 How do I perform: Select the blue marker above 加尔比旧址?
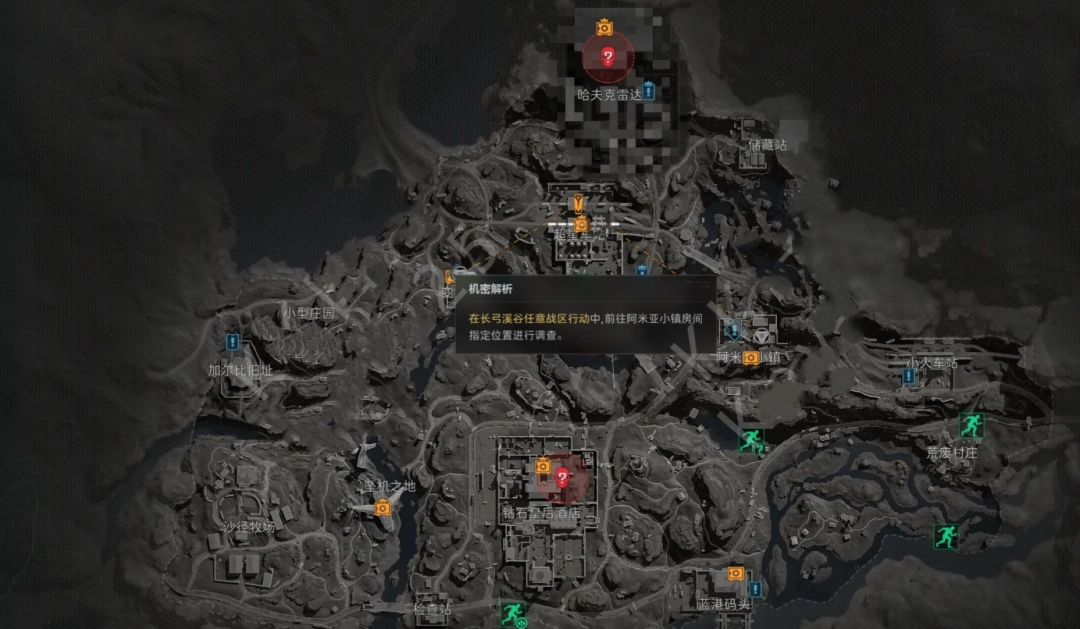tap(232, 343)
